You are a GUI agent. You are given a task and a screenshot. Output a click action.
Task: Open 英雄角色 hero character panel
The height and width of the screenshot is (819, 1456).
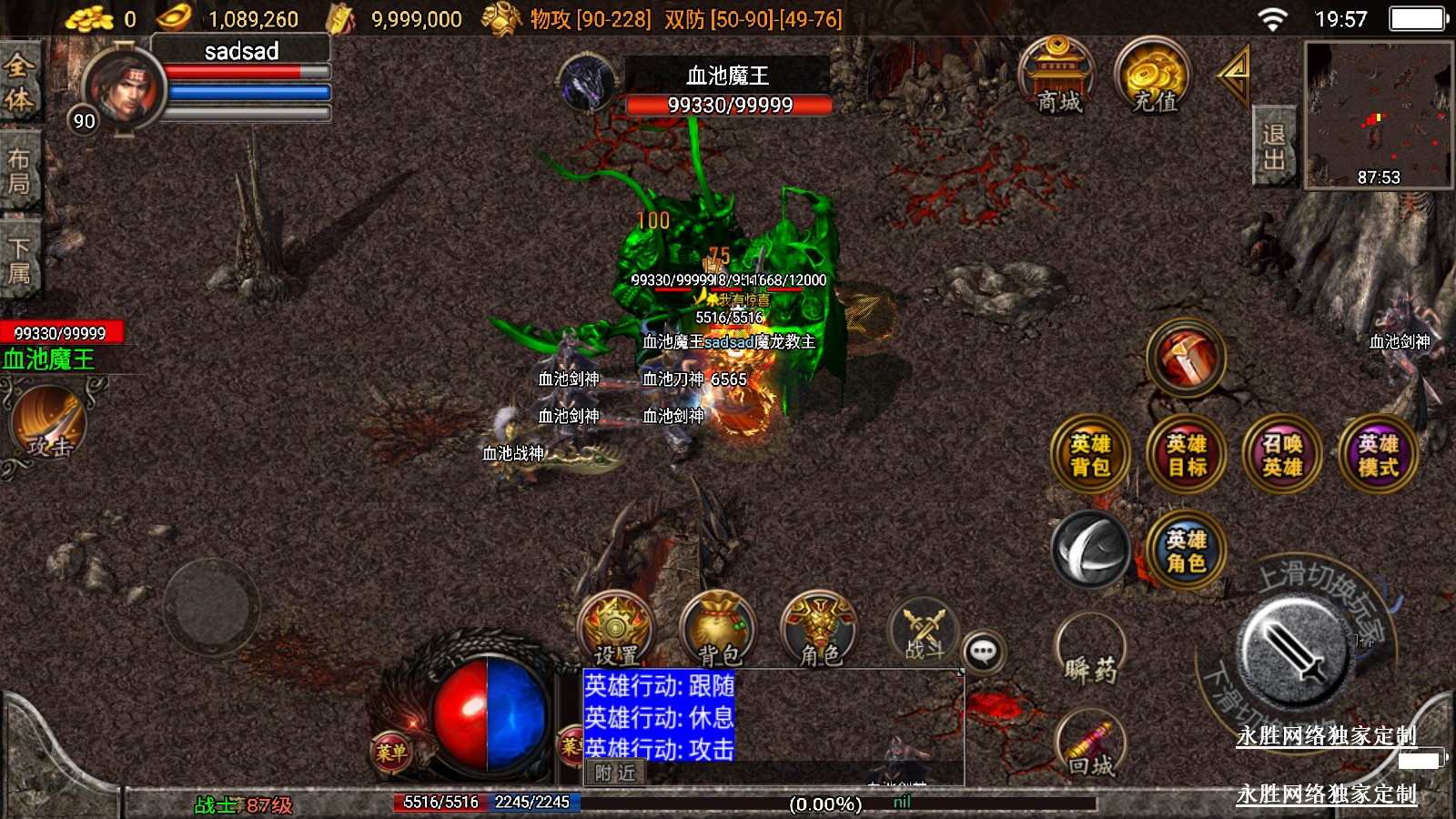coord(1186,551)
